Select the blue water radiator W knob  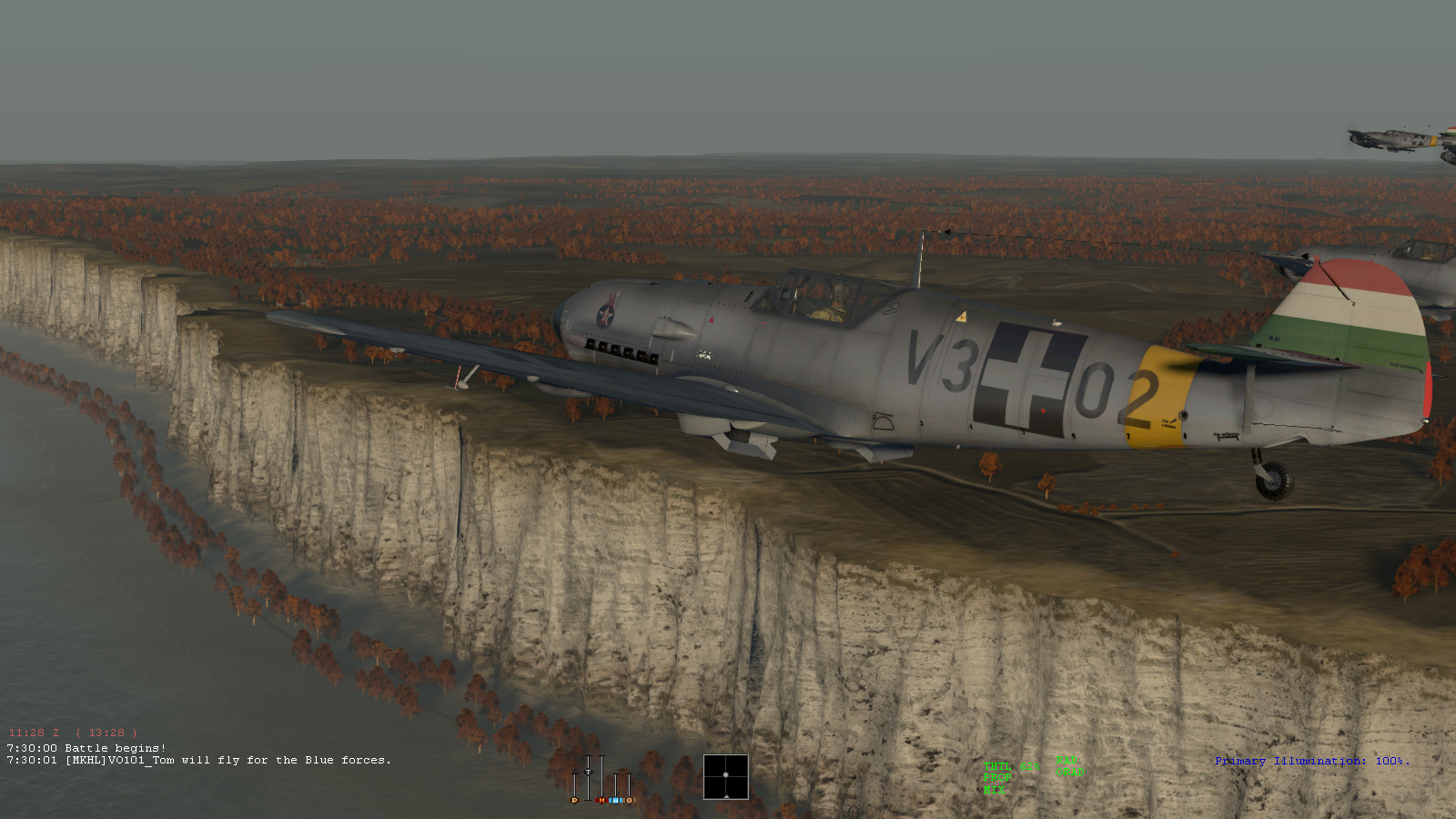616,801
